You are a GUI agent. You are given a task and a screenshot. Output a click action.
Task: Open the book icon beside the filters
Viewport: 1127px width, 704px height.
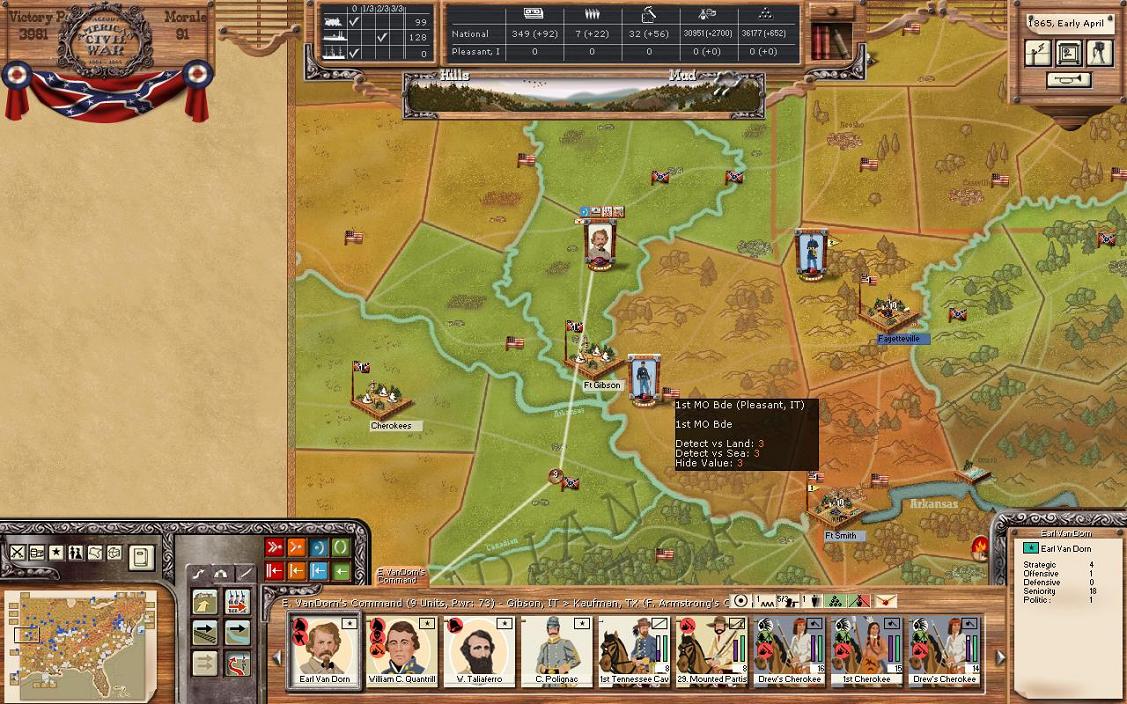(x=141, y=556)
